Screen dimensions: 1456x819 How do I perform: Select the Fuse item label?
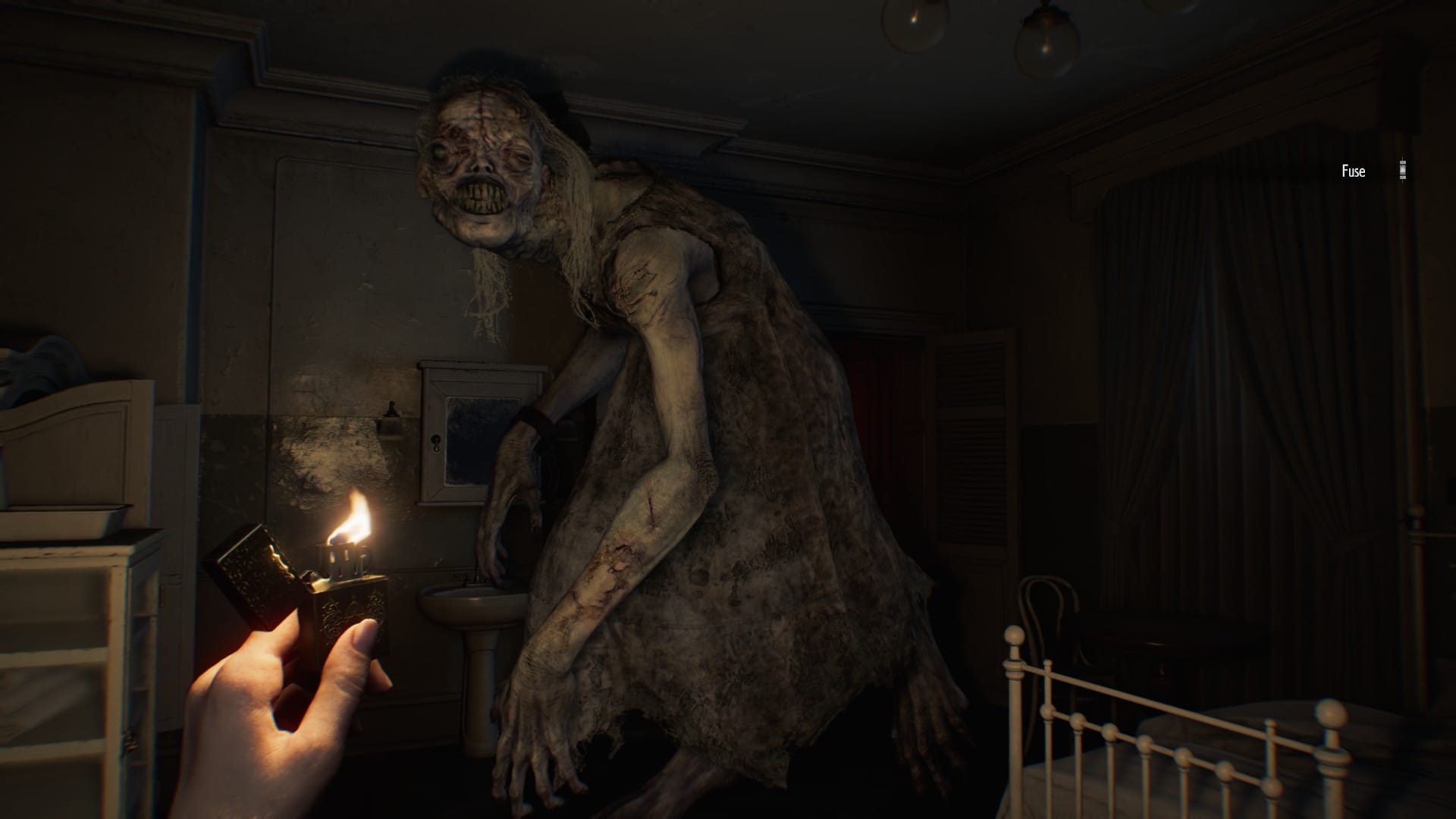[x=1351, y=171]
